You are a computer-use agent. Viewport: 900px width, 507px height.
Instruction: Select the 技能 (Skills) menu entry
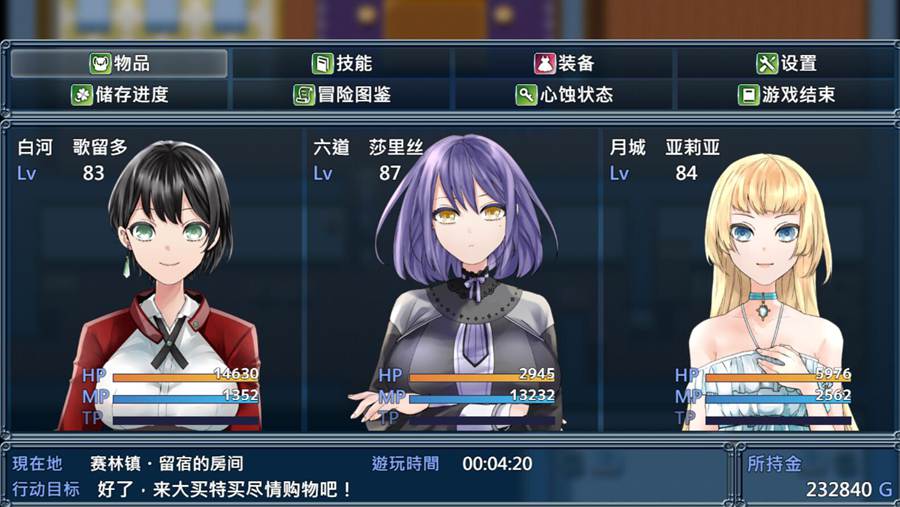click(342, 63)
